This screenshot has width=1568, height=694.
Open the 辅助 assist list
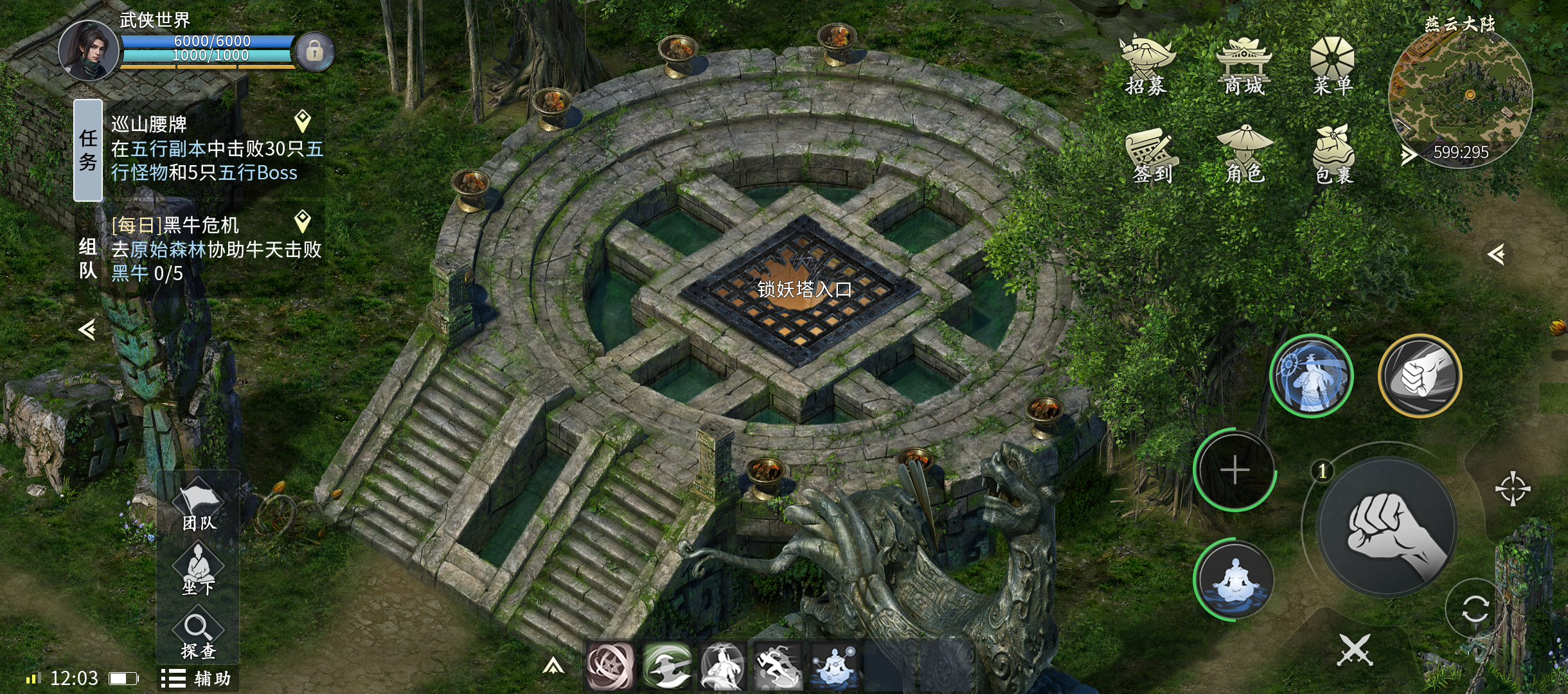tap(197, 679)
